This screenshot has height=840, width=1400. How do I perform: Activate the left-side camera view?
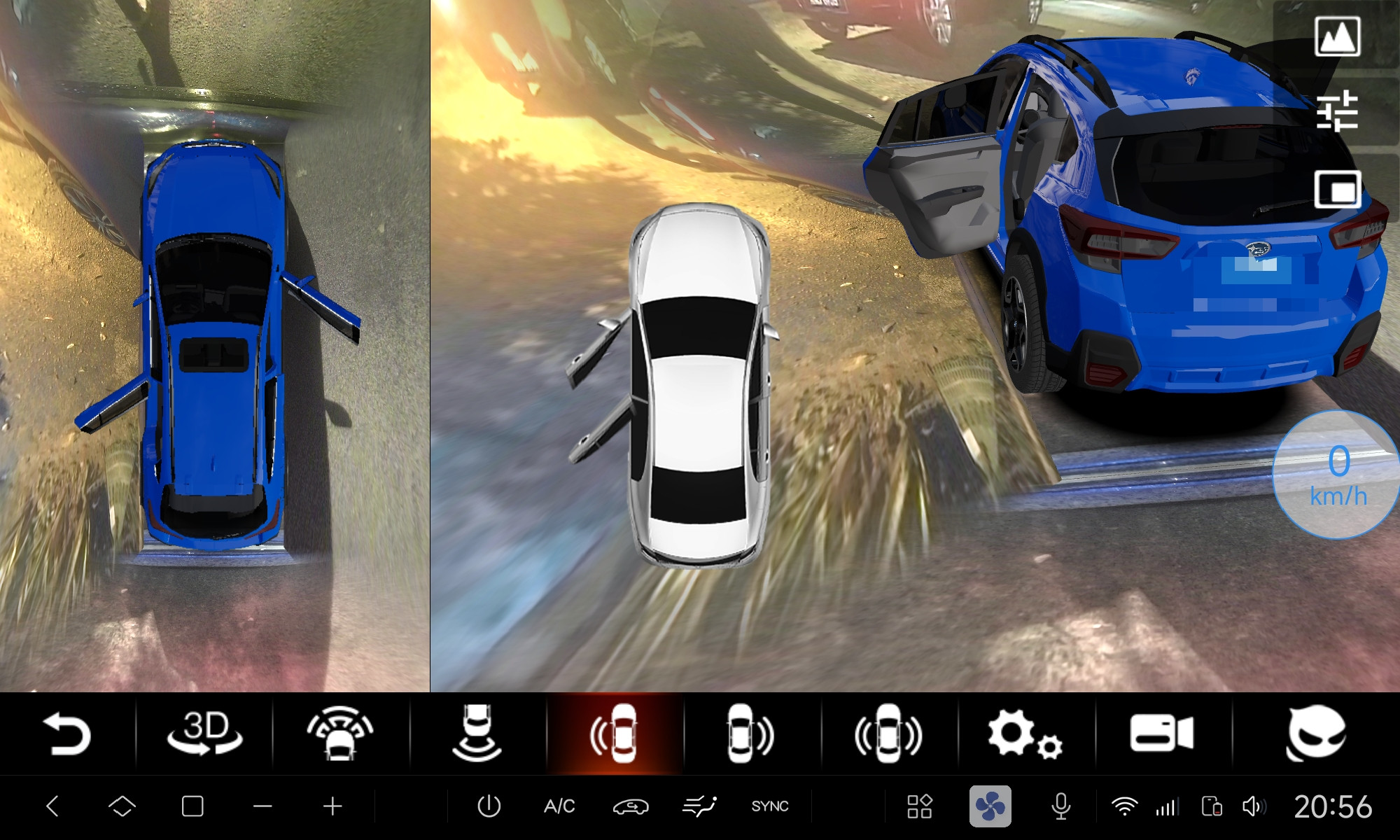pos(615,734)
